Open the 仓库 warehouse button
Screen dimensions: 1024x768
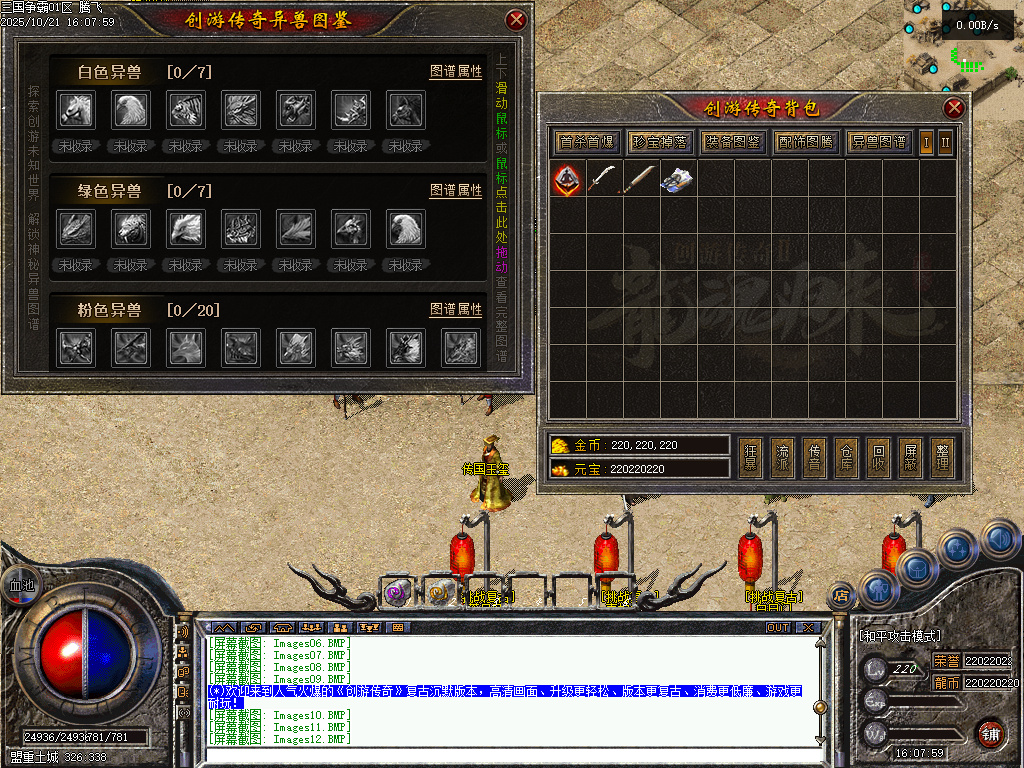846,458
